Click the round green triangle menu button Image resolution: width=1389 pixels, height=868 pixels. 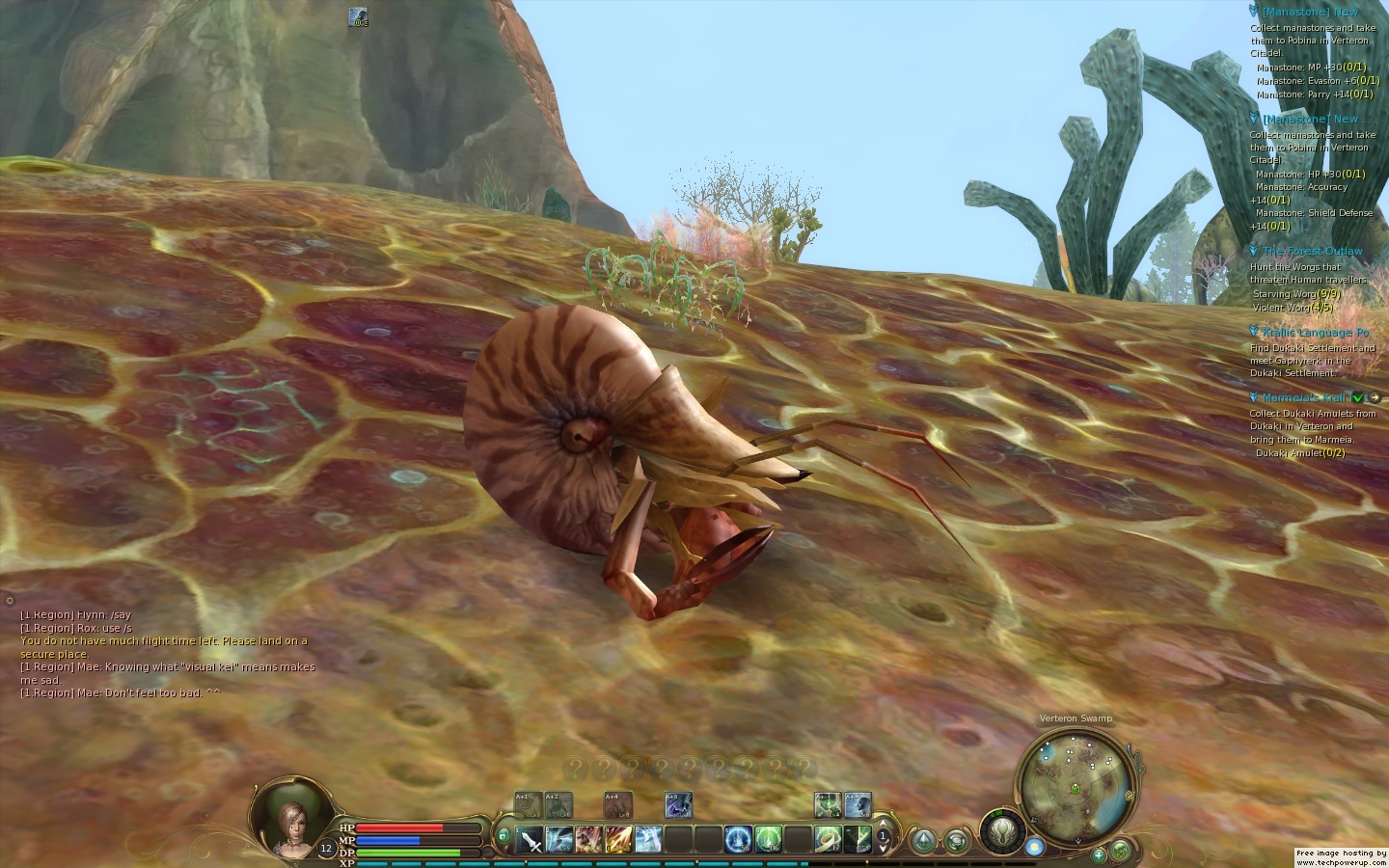[x=923, y=840]
